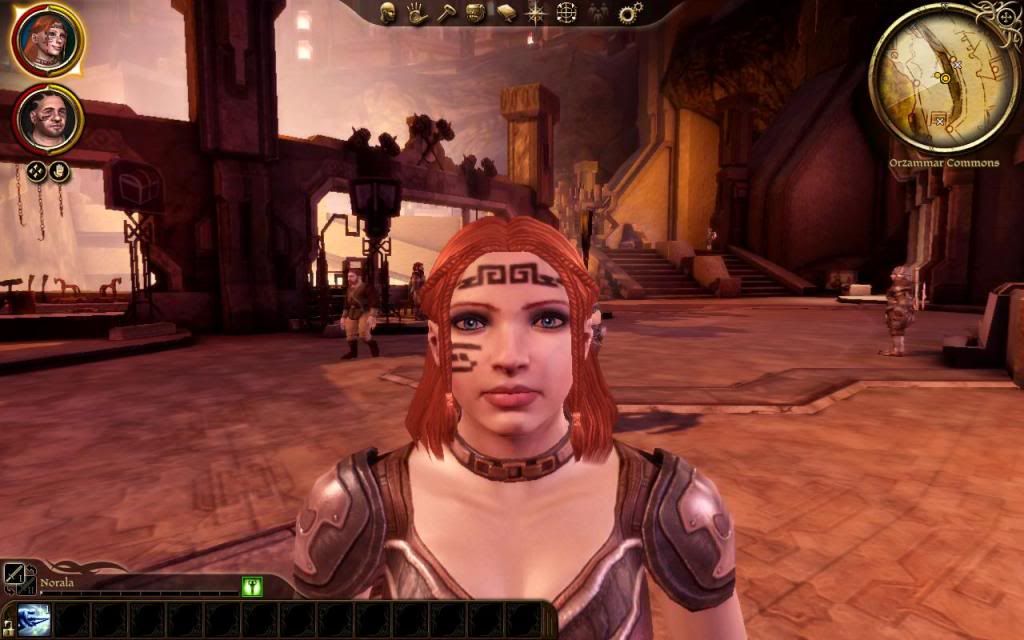Image resolution: width=1024 pixels, height=640 pixels.
Task: Click the four-arrows party button under portraits
Action: pos(36,170)
